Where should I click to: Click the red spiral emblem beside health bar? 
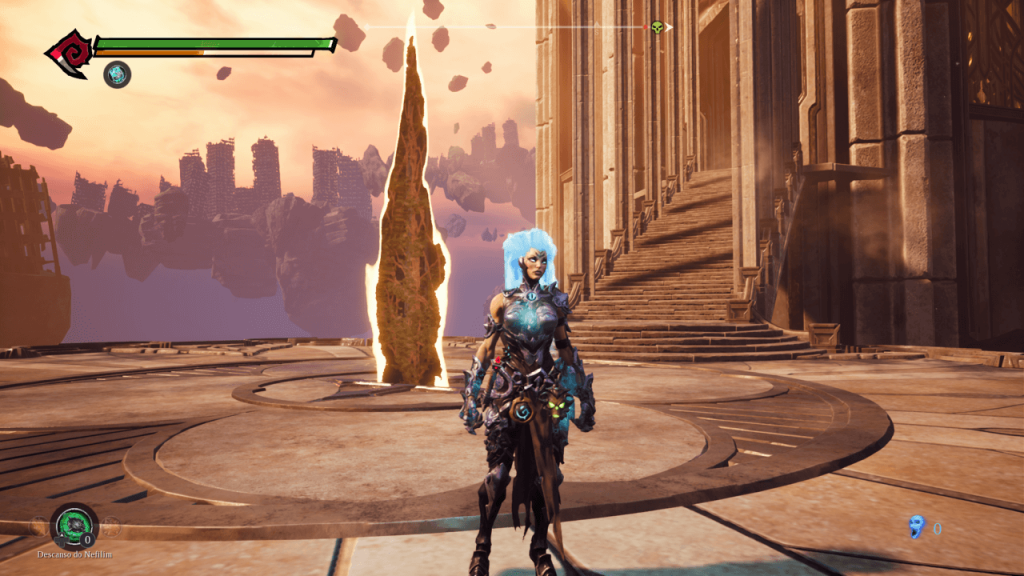(x=69, y=53)
